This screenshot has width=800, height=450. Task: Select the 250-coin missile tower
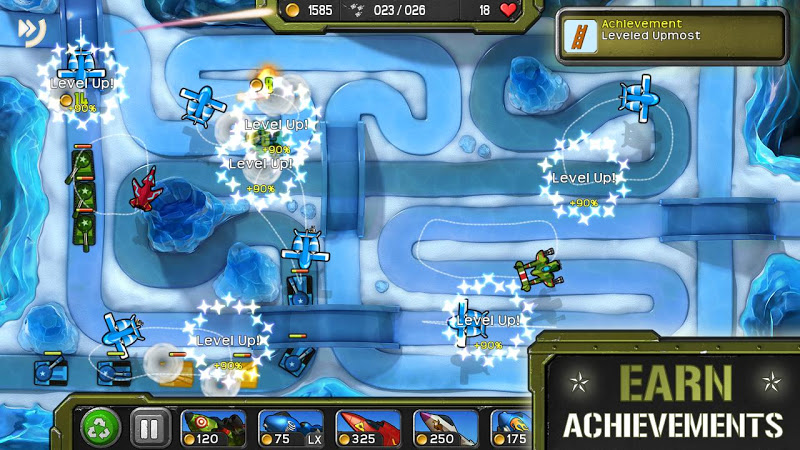(445, 427)
